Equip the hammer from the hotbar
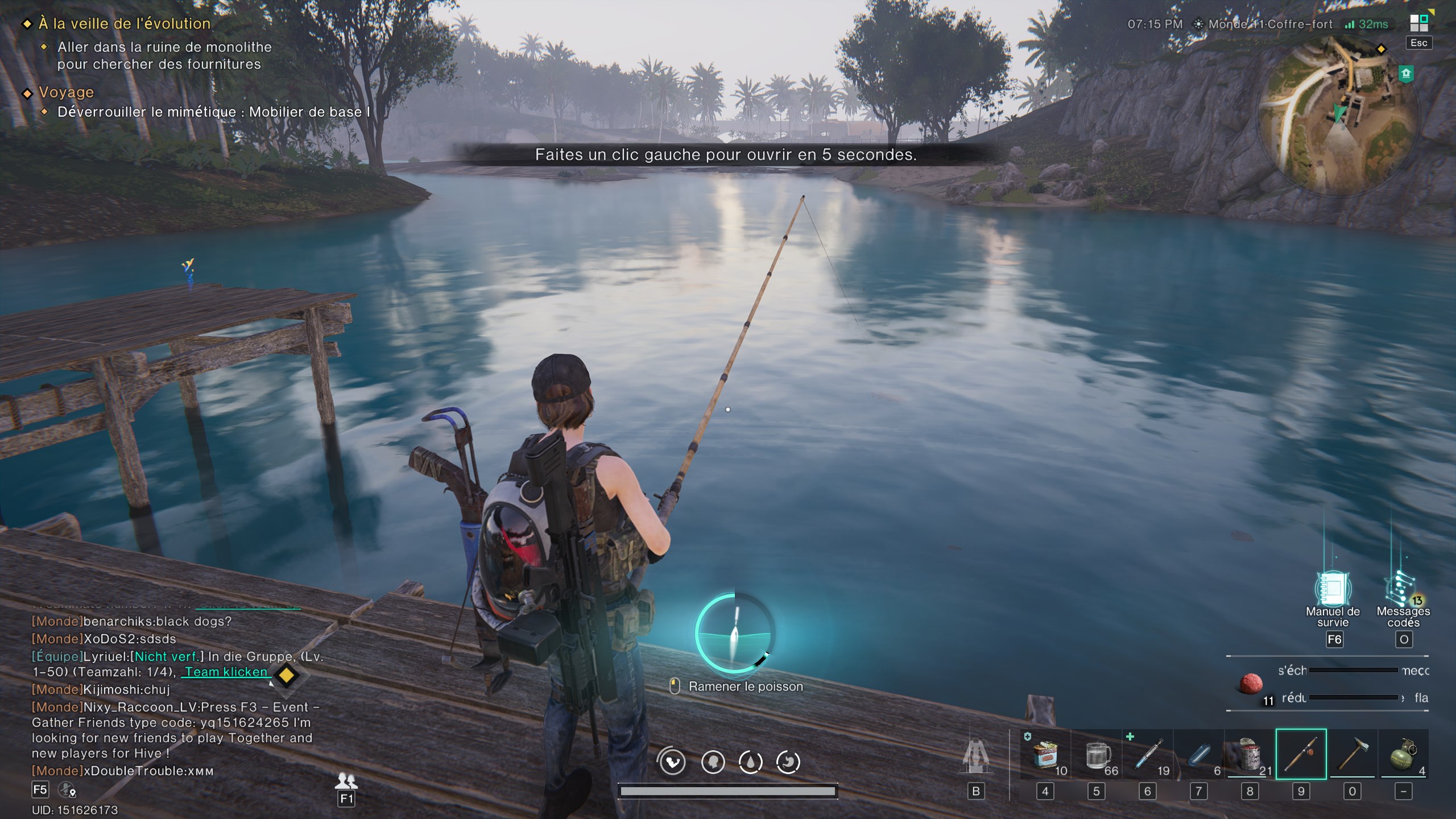Screen dimensions: 1456x819 click(x=1352, y=754)
